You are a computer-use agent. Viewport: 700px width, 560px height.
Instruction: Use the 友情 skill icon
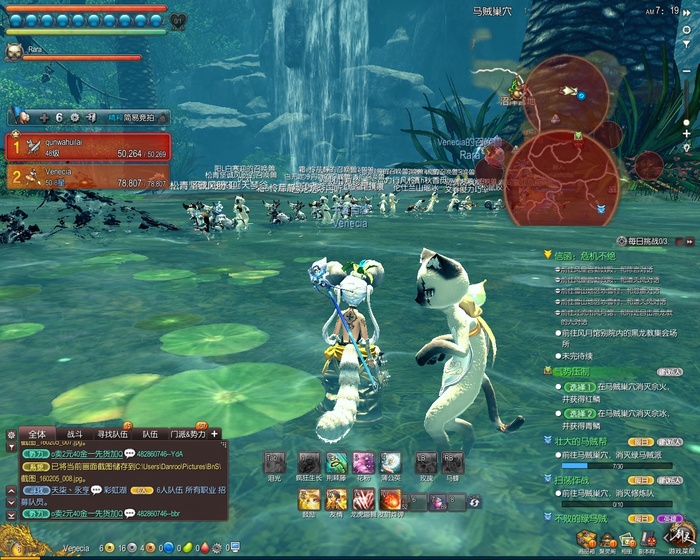pos(336,499)
